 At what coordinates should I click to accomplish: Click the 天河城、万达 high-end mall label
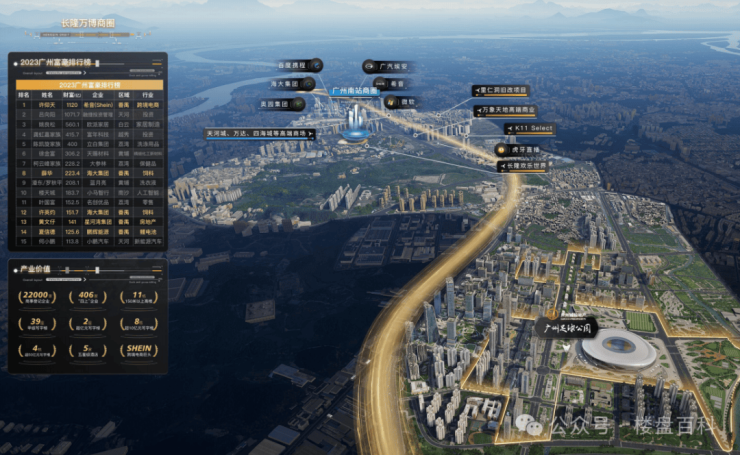point(258,132)
